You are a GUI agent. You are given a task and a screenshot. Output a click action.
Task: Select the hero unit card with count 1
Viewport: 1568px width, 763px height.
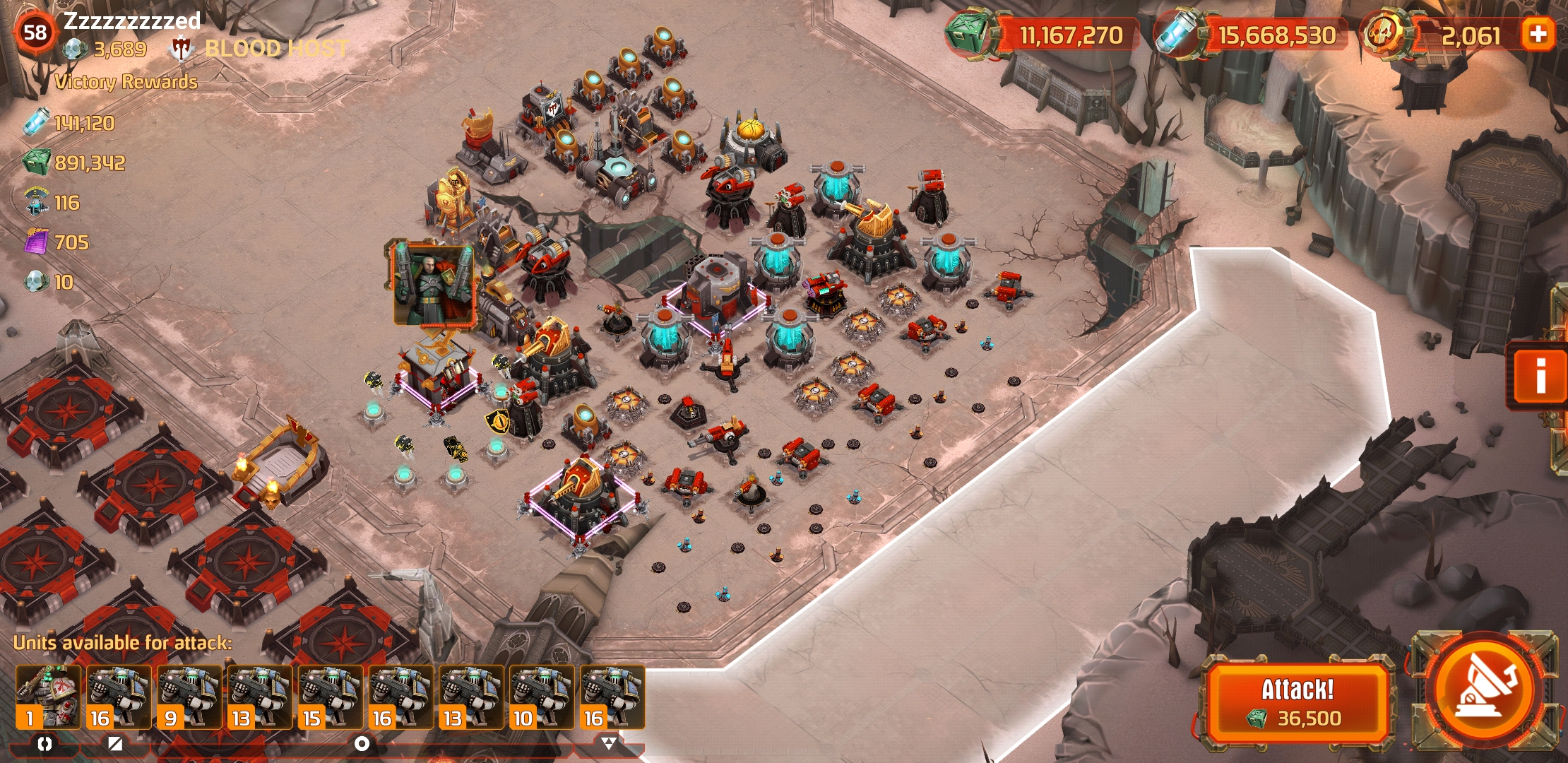pos(48,697)
